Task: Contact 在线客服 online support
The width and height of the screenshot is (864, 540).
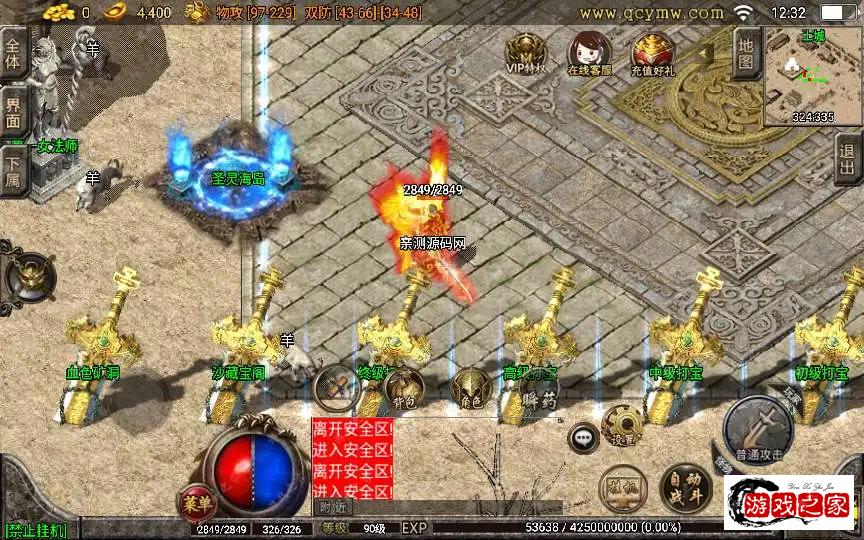Action: [589, 53]
